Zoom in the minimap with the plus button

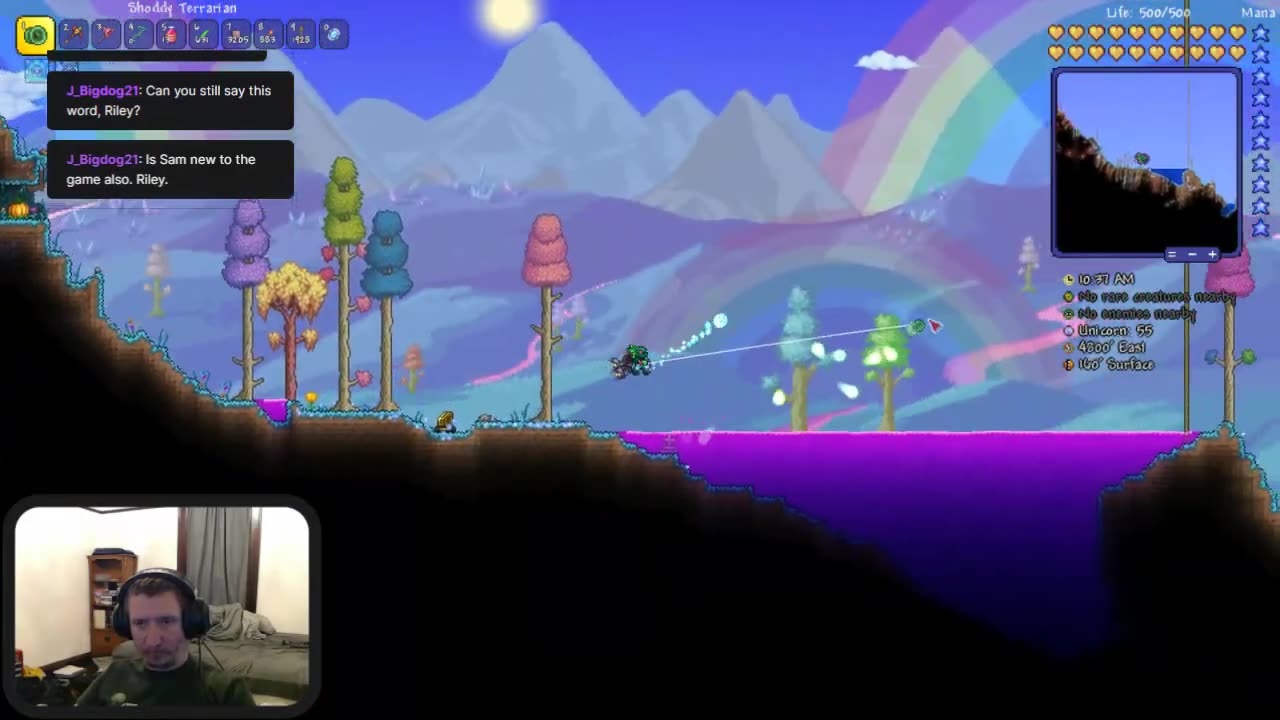1212,254
